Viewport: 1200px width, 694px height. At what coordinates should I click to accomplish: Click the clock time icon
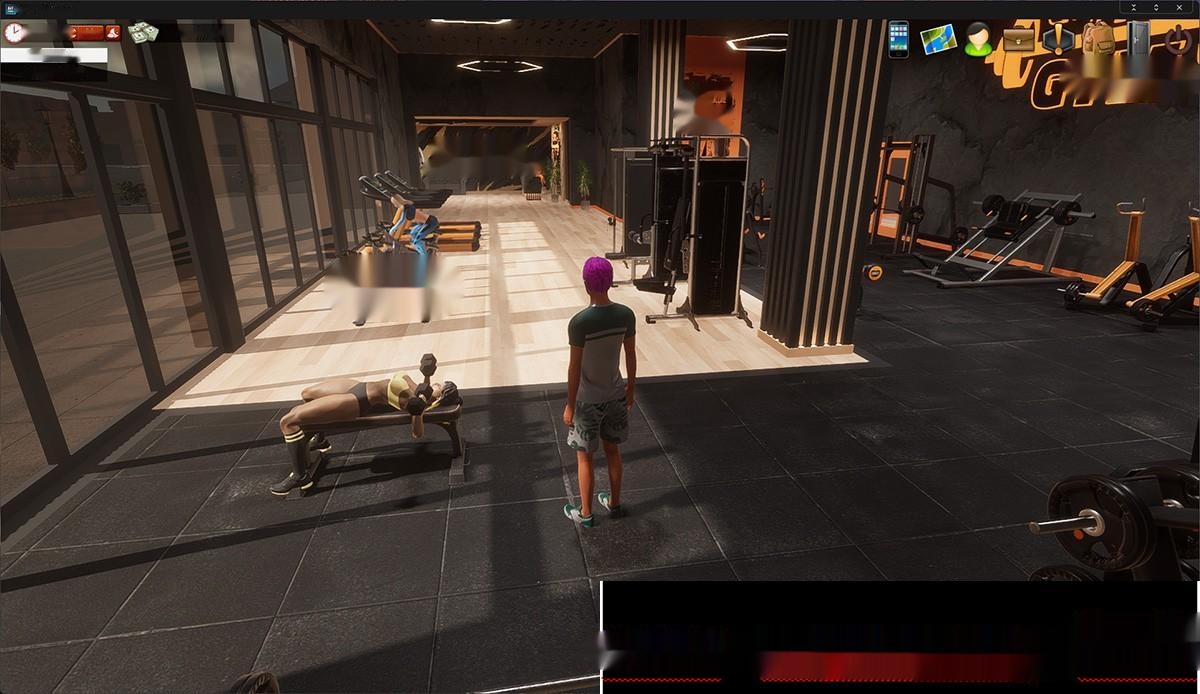(14, 33)
